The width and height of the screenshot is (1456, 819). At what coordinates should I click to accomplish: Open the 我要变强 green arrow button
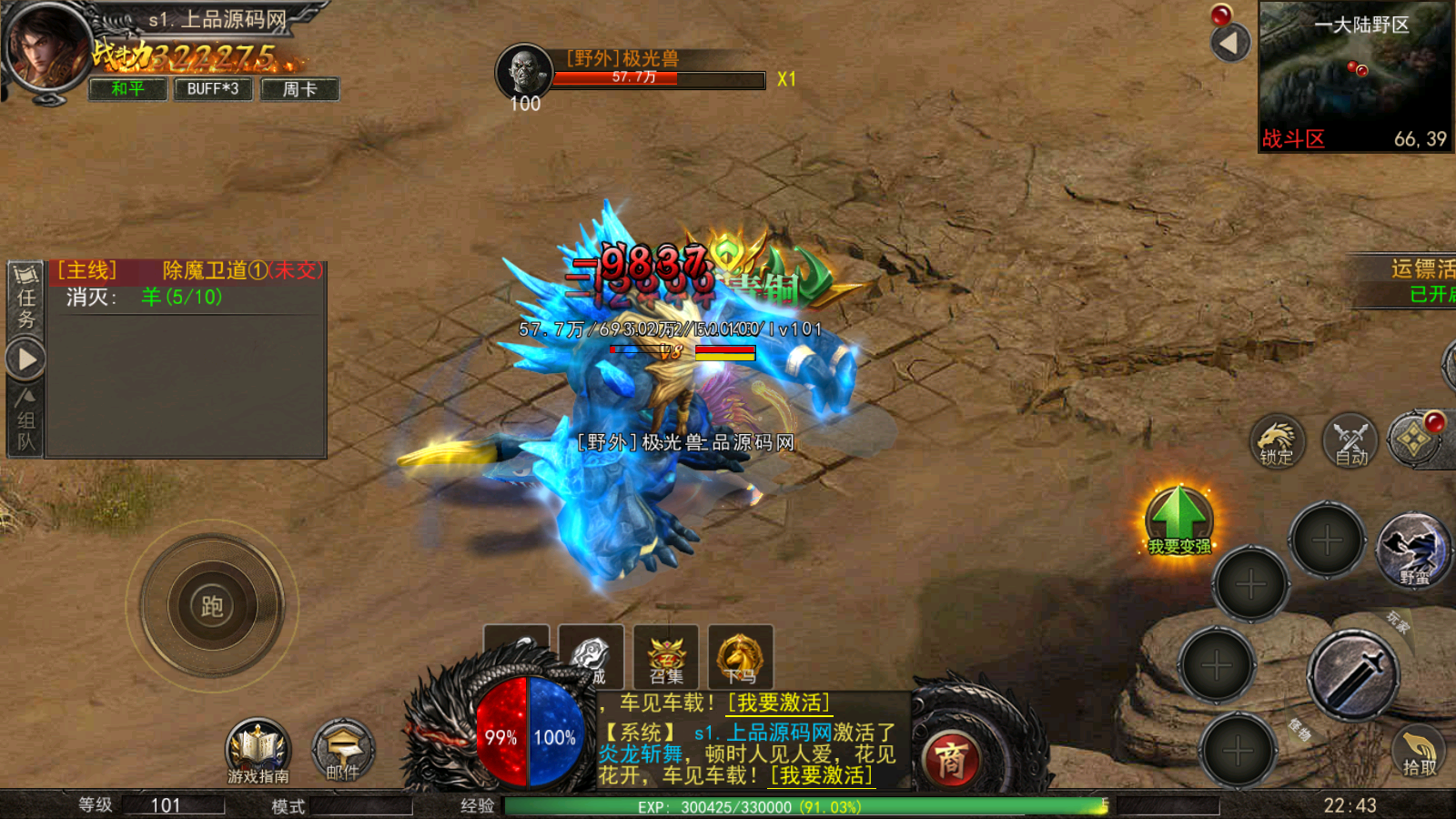(1179, 520)
